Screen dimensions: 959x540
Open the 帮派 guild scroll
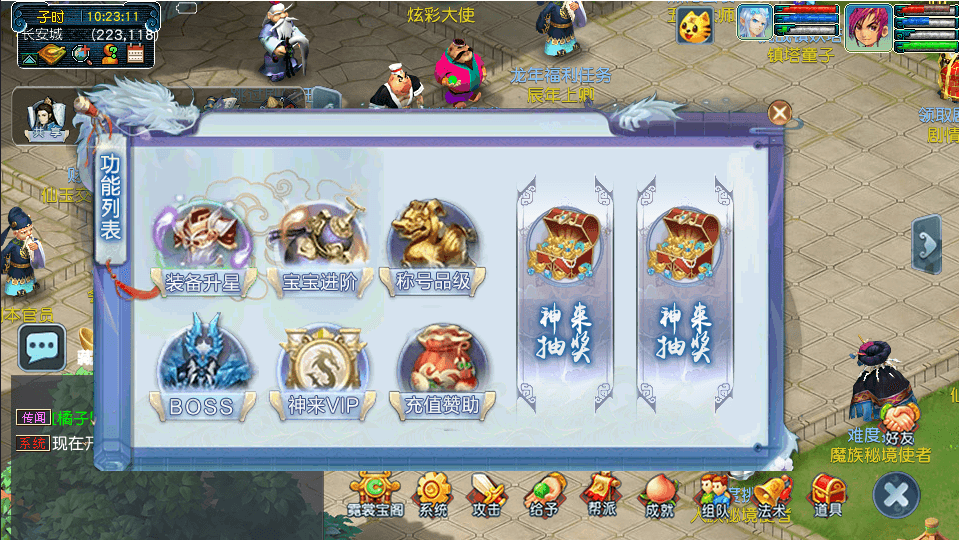point(601,493)
